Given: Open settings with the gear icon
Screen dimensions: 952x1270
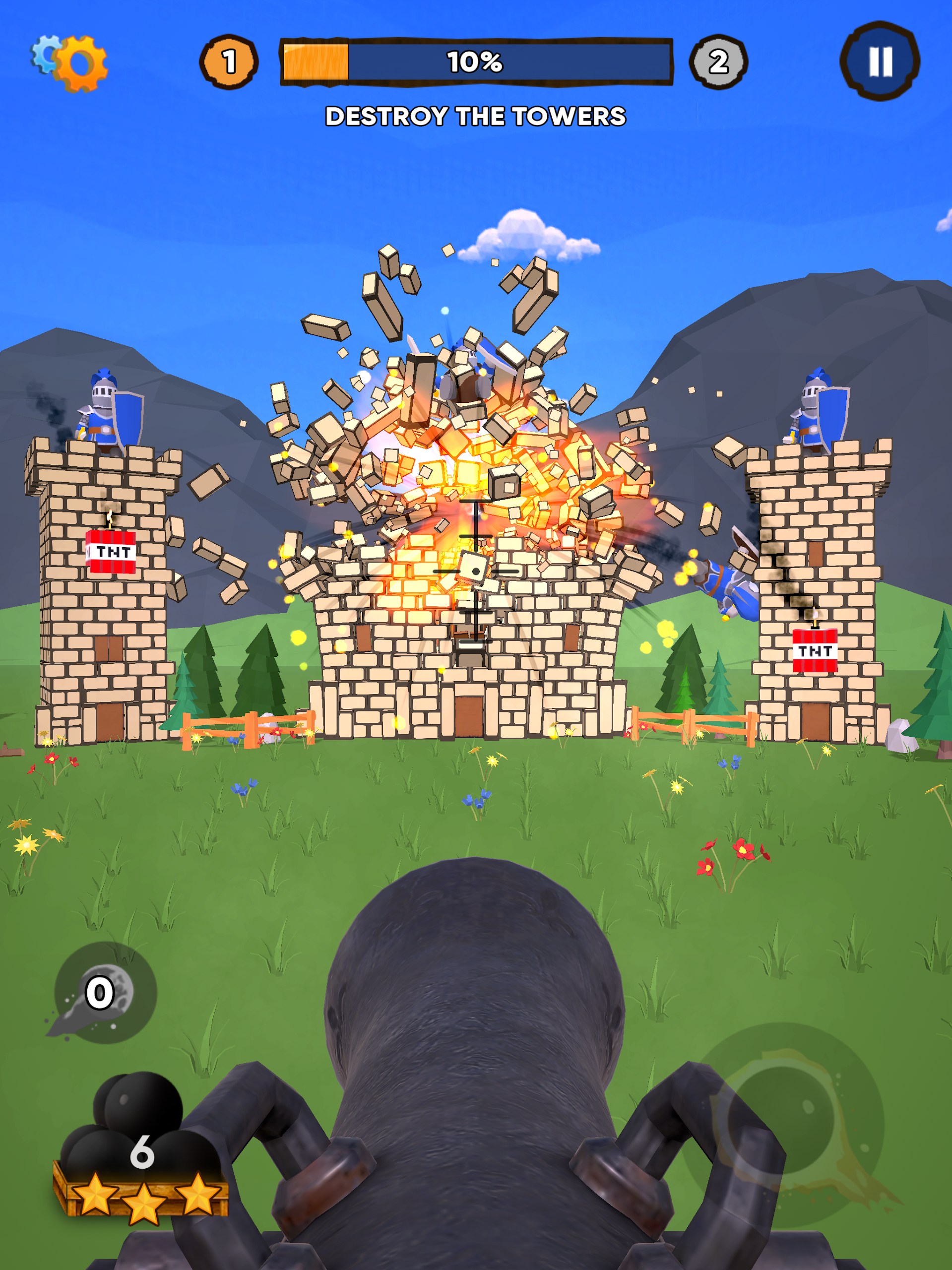Looking at the screenshot, I should pyautogui.click(x=71, y=63).
